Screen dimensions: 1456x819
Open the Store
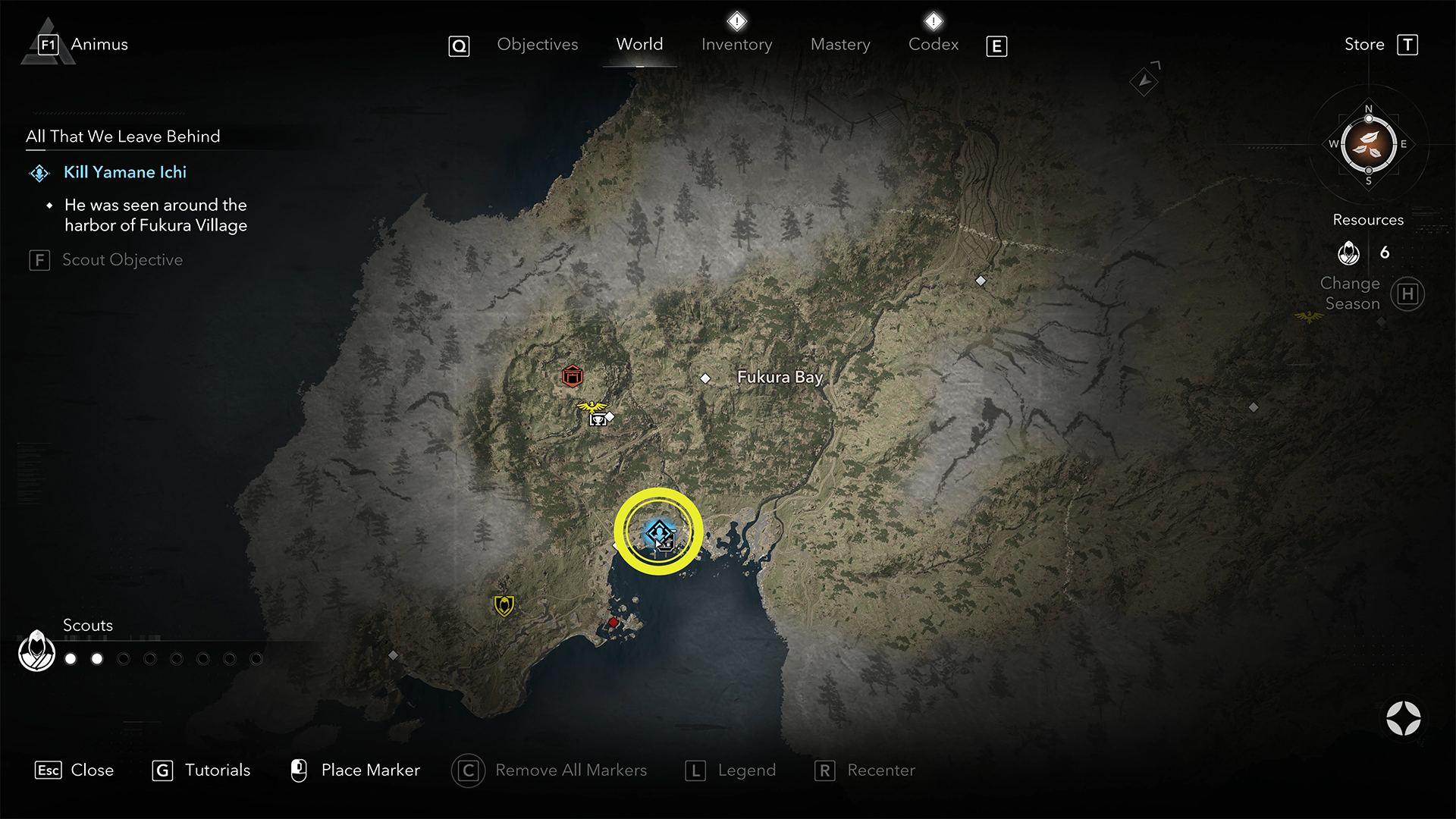coord(1364,45)
